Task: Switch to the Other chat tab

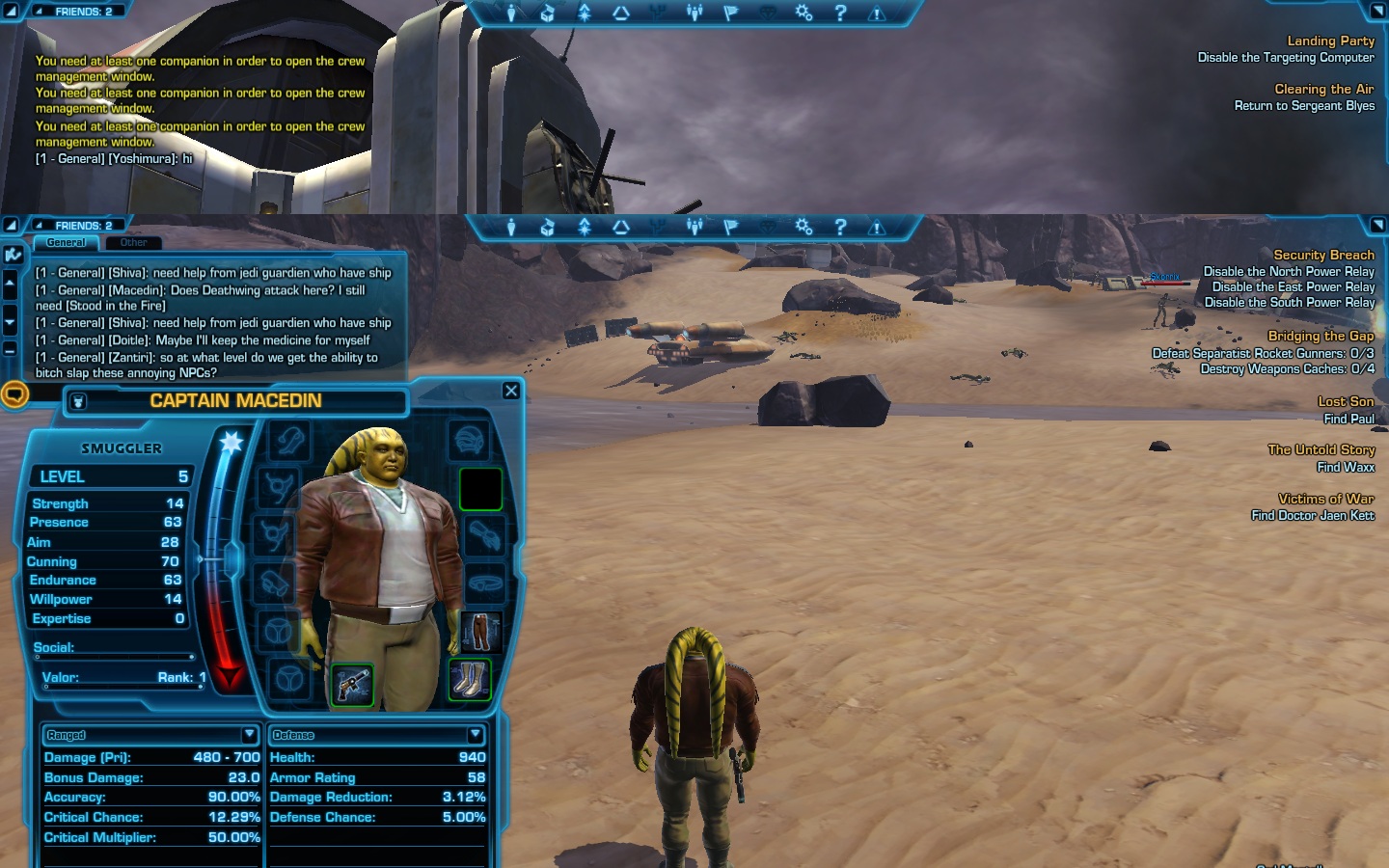Action: click(134, 243)
